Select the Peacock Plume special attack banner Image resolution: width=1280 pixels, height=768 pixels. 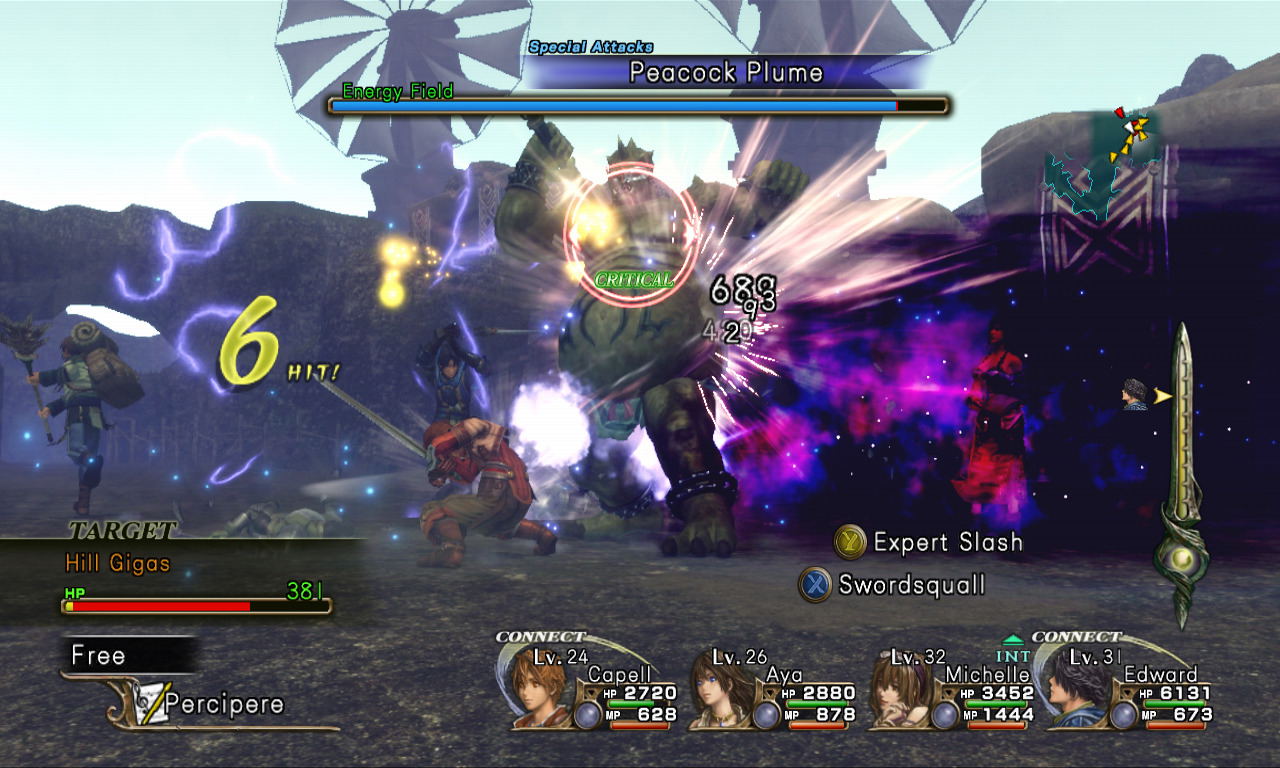click(x=726, y=73)
